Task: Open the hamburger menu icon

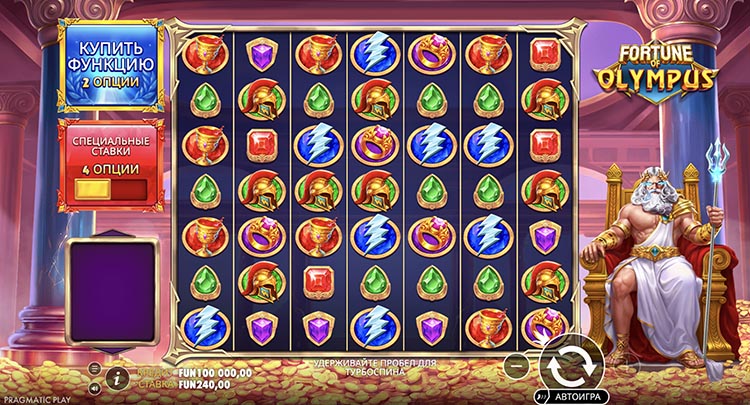Action: pyautogui.click(x=94, y=368)
